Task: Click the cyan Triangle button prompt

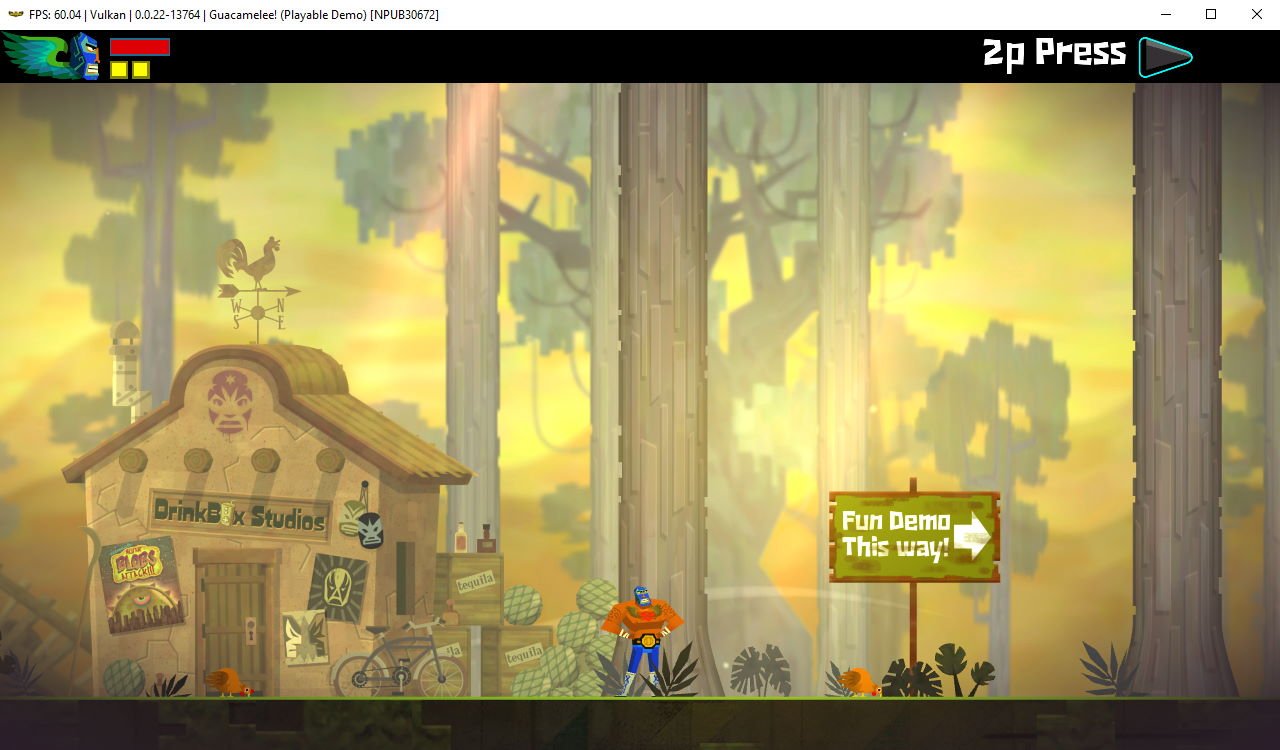Action: 1163,56
